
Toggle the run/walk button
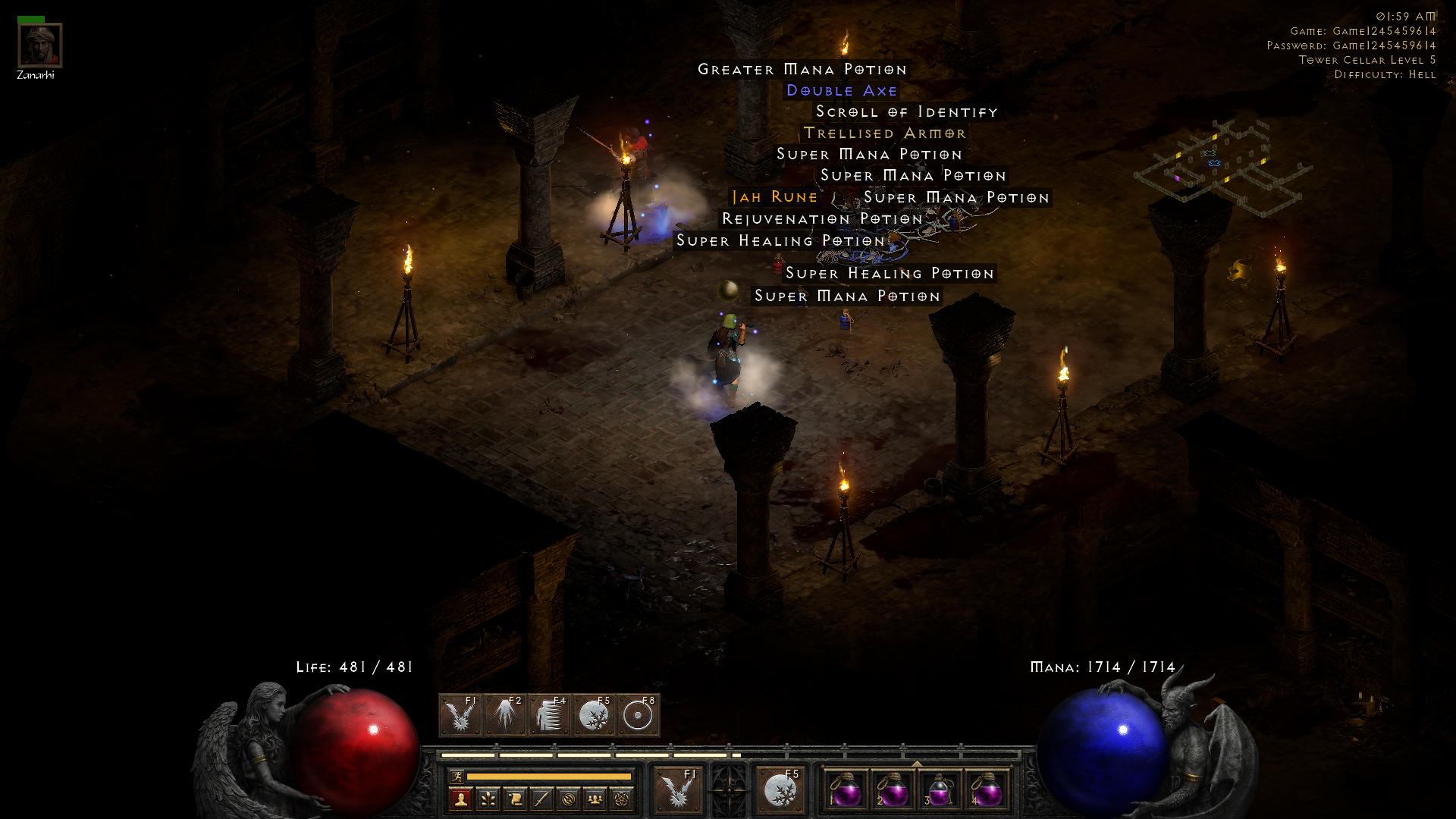(457, 777)
